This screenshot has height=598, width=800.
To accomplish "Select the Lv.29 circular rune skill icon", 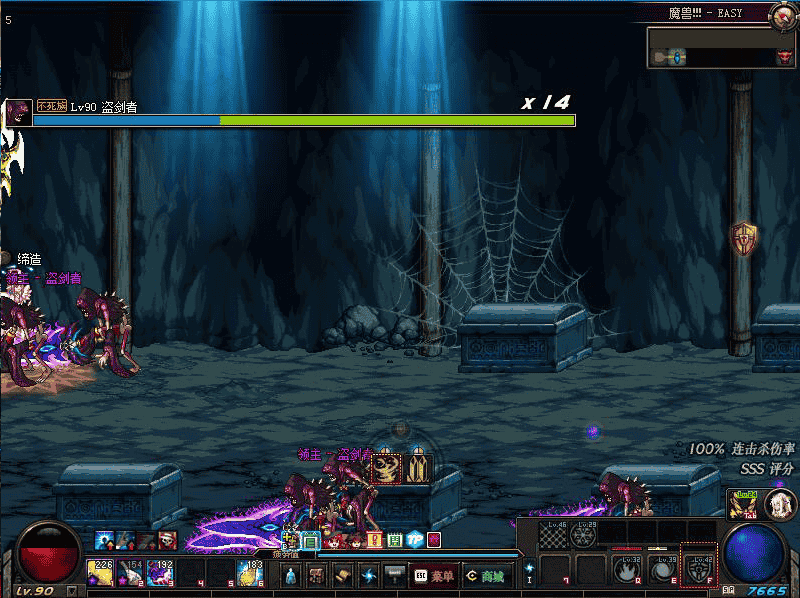I will click(583, 536).
